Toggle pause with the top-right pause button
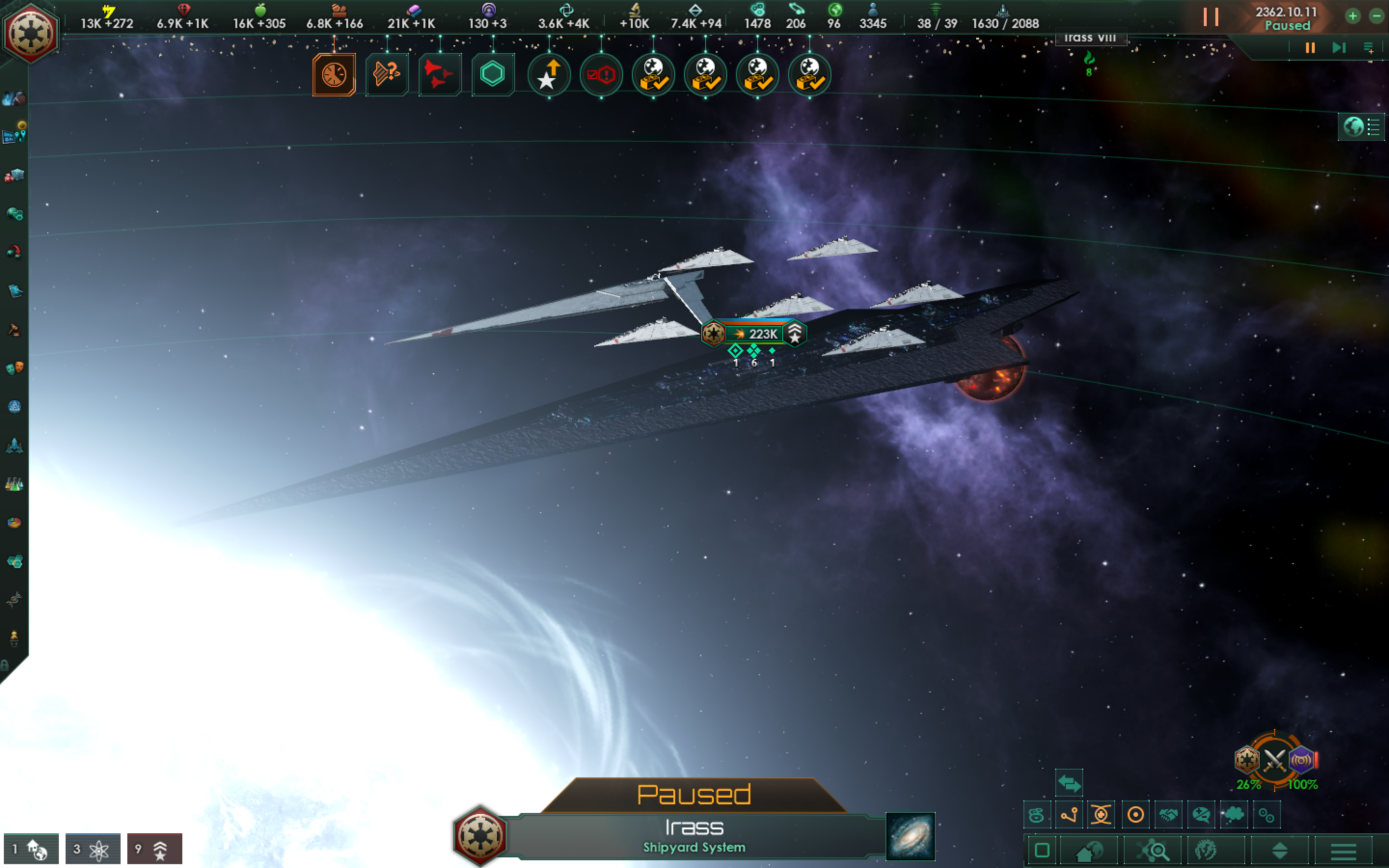The image size is (1389, 868). pos(1212,17)
